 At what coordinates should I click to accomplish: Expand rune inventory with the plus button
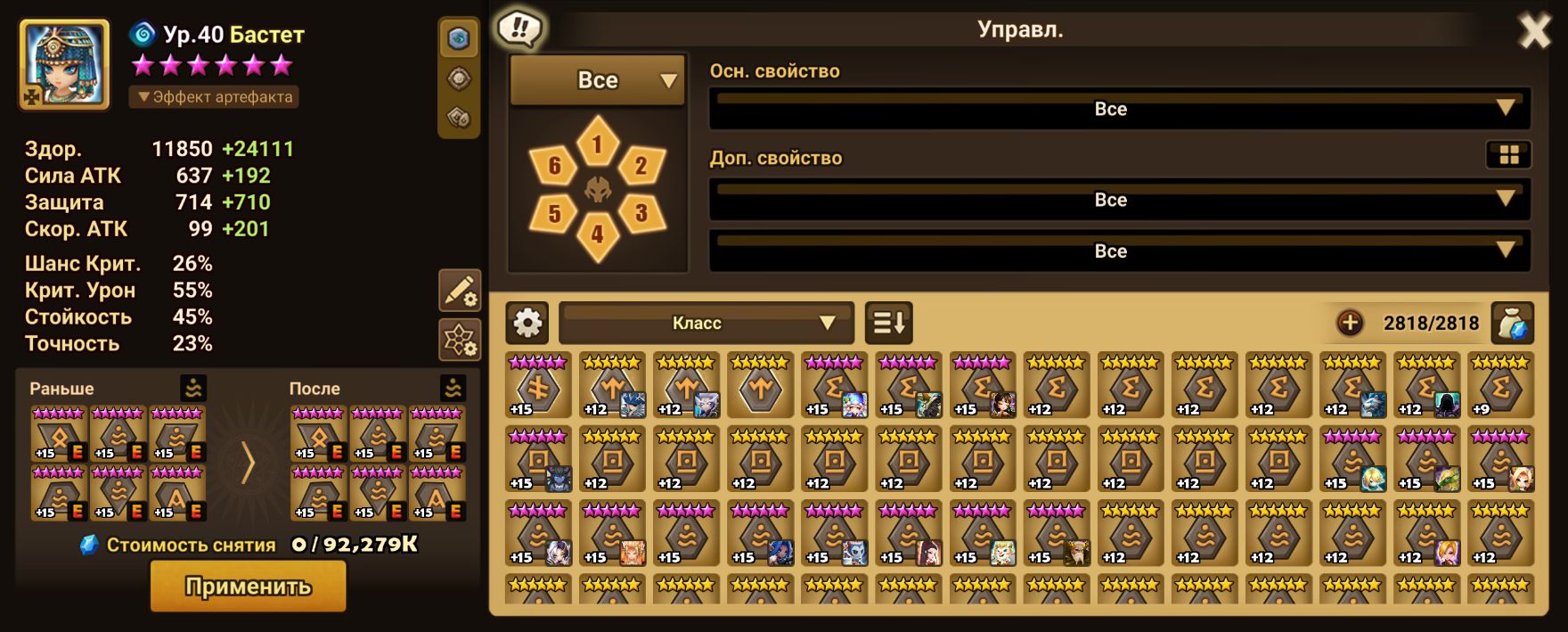[1350, 323]
